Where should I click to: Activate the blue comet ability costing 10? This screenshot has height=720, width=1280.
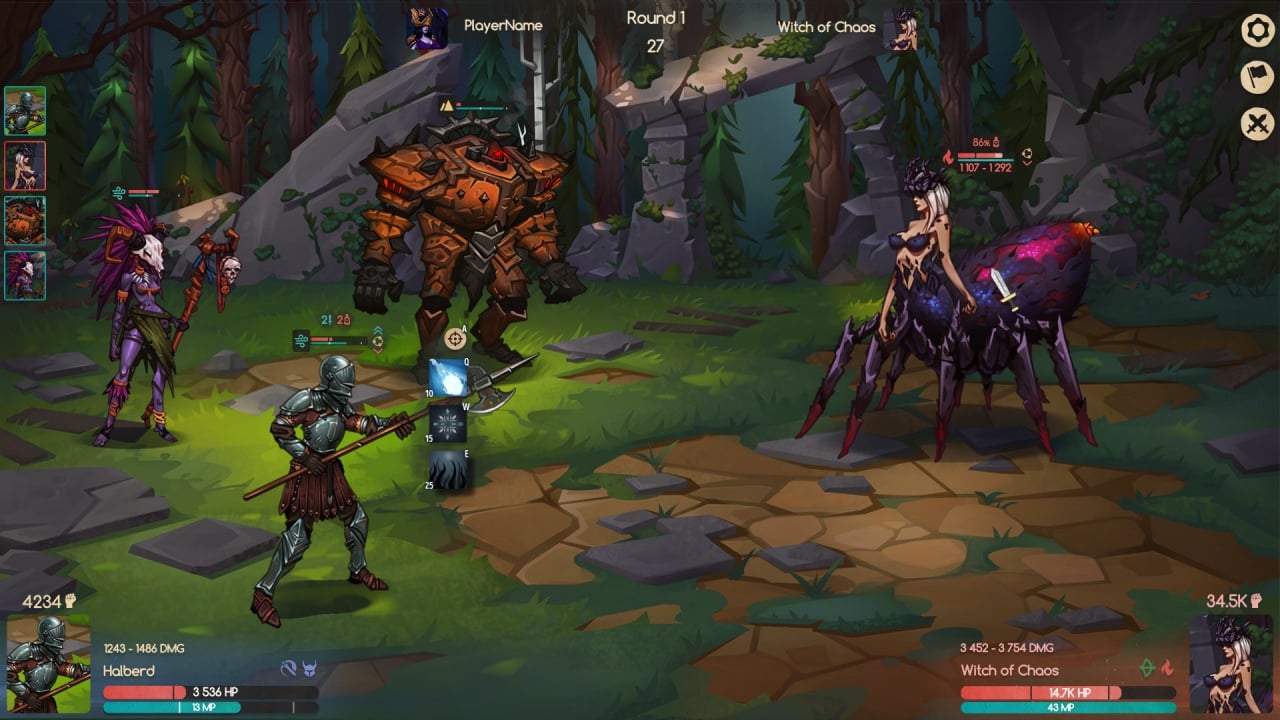coord(449,378)
